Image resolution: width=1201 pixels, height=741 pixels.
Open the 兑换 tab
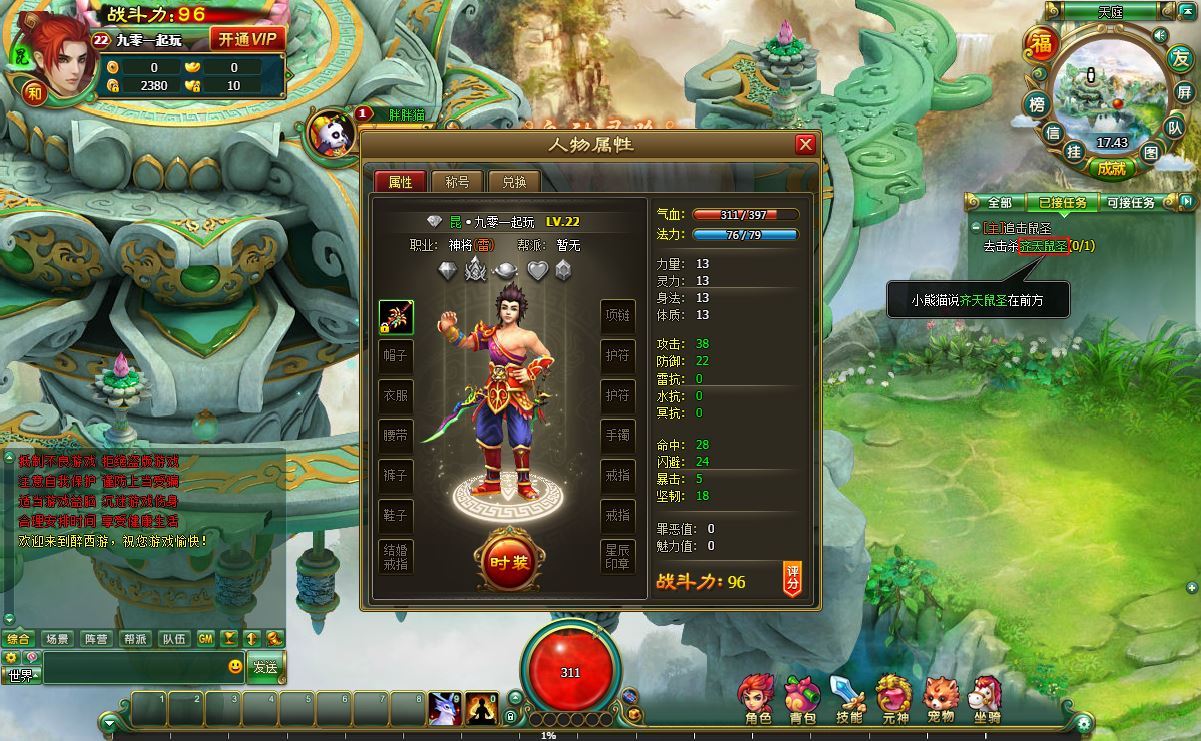click(514, 182)
